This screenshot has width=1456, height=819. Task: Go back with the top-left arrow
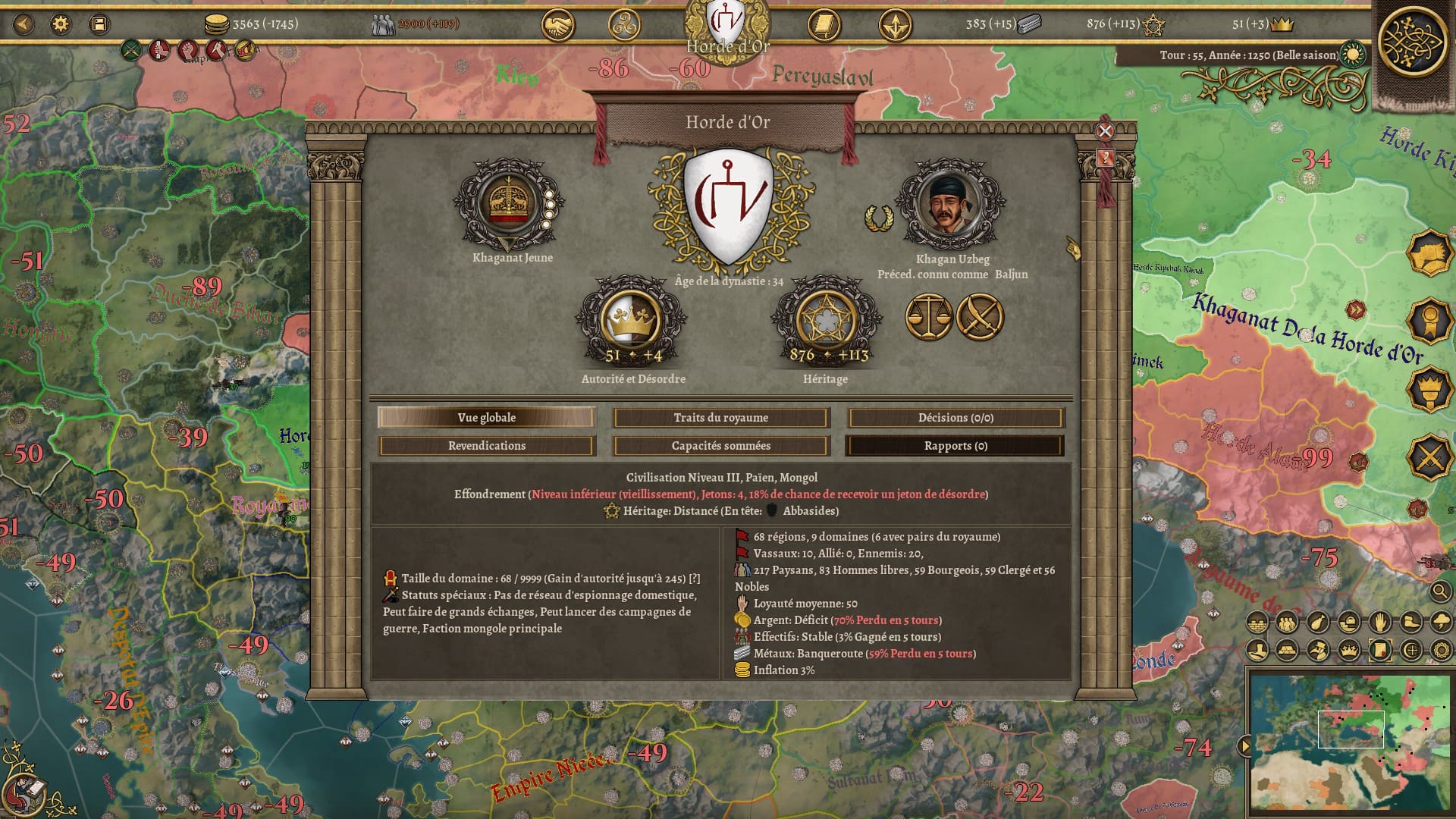tap(24, 24)
